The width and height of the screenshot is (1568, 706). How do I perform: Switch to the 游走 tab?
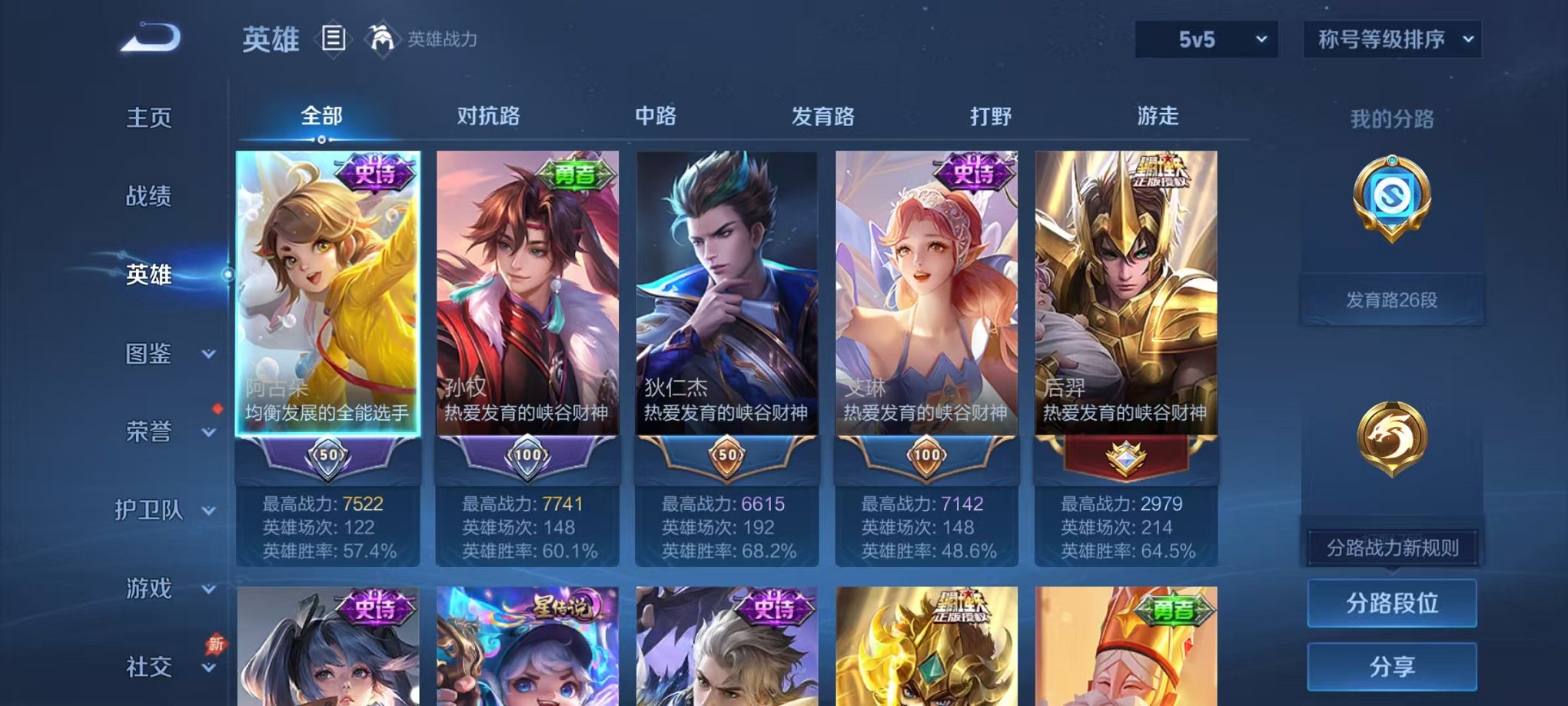(x=1158, y=117)
